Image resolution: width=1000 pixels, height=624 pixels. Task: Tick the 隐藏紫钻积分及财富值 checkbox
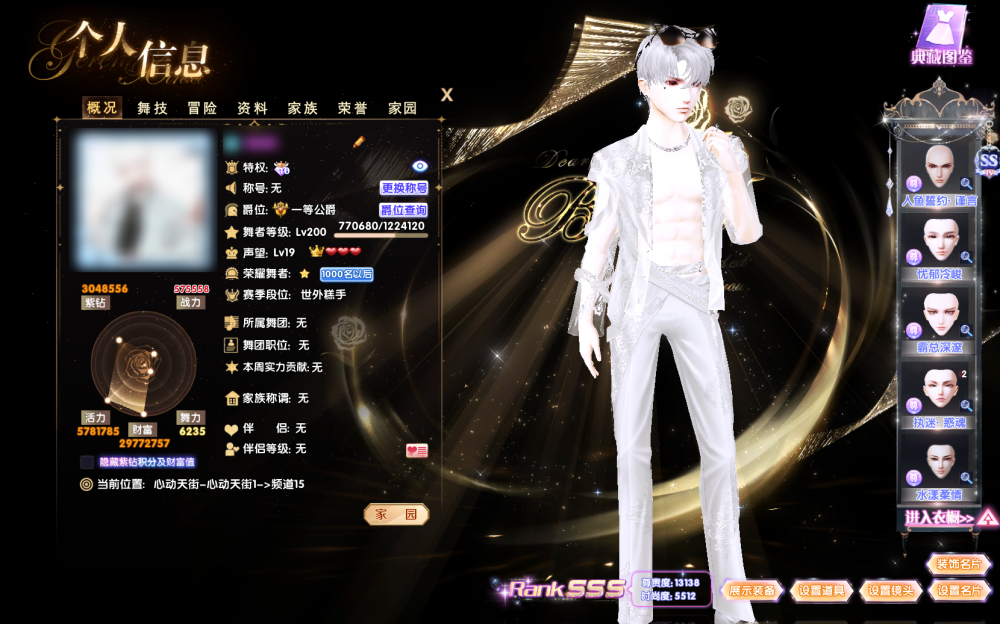(87, 462)
